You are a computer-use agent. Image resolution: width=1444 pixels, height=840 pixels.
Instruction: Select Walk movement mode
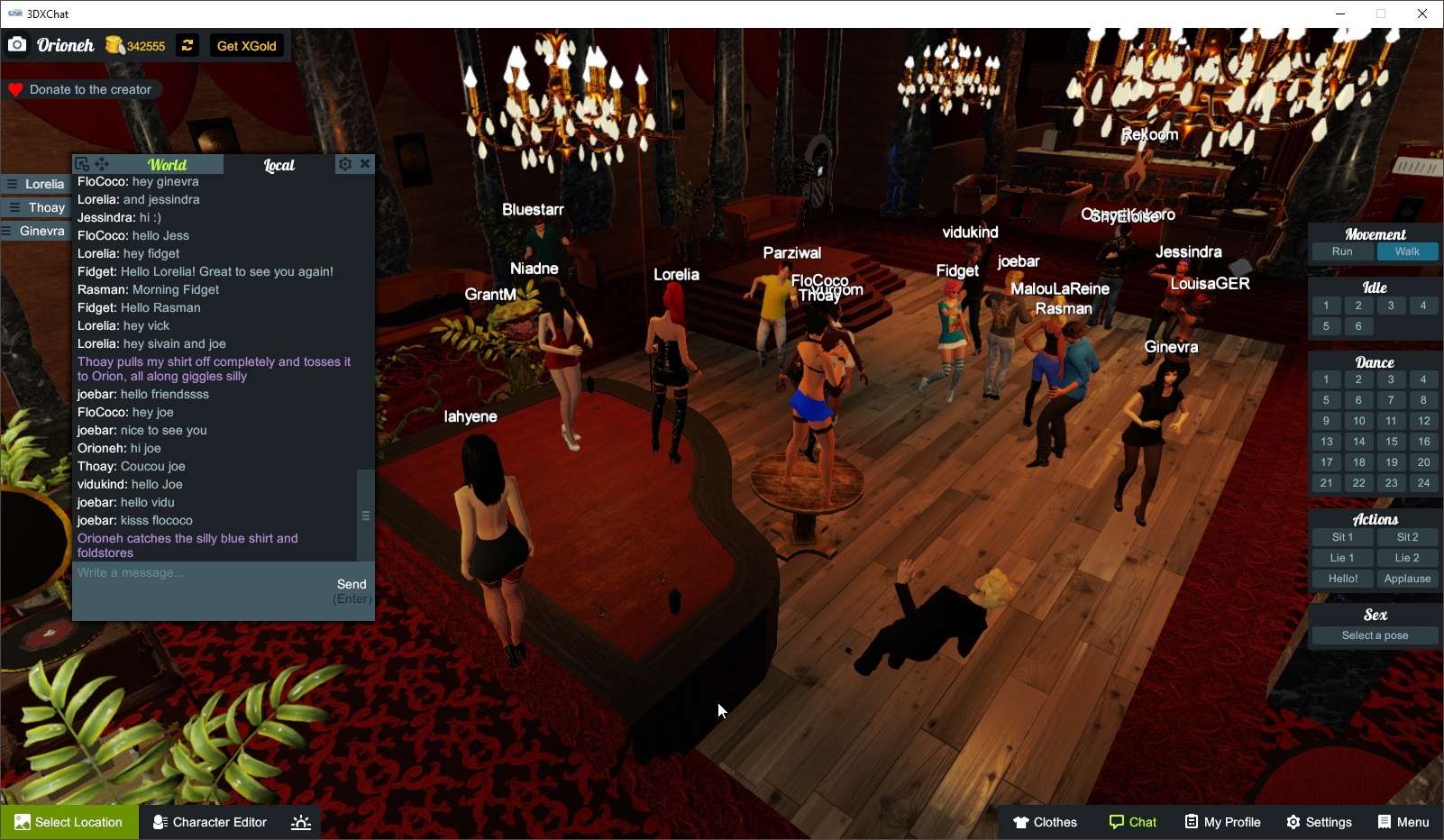1407,251
